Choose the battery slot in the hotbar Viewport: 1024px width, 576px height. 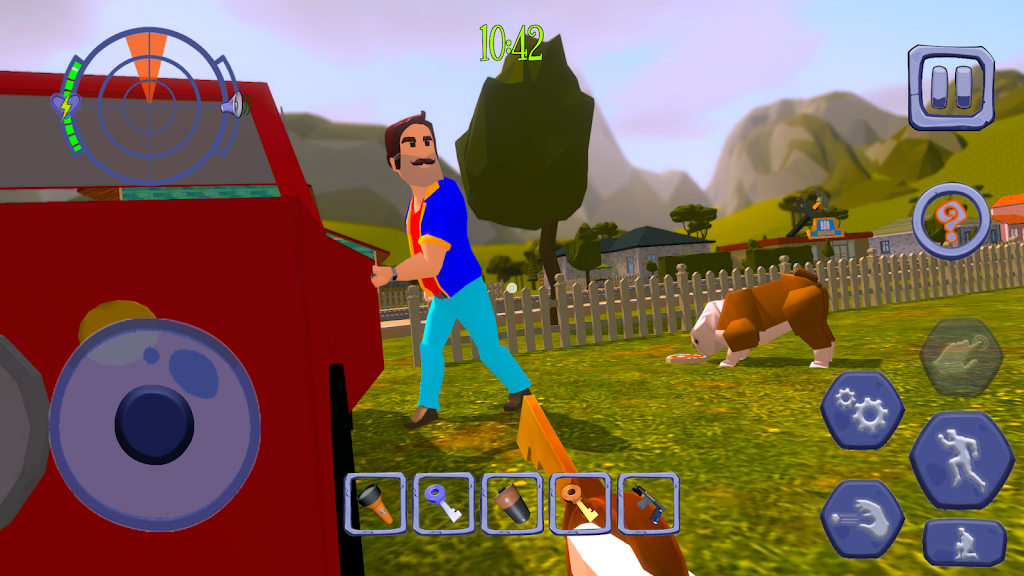coord(511,503)
